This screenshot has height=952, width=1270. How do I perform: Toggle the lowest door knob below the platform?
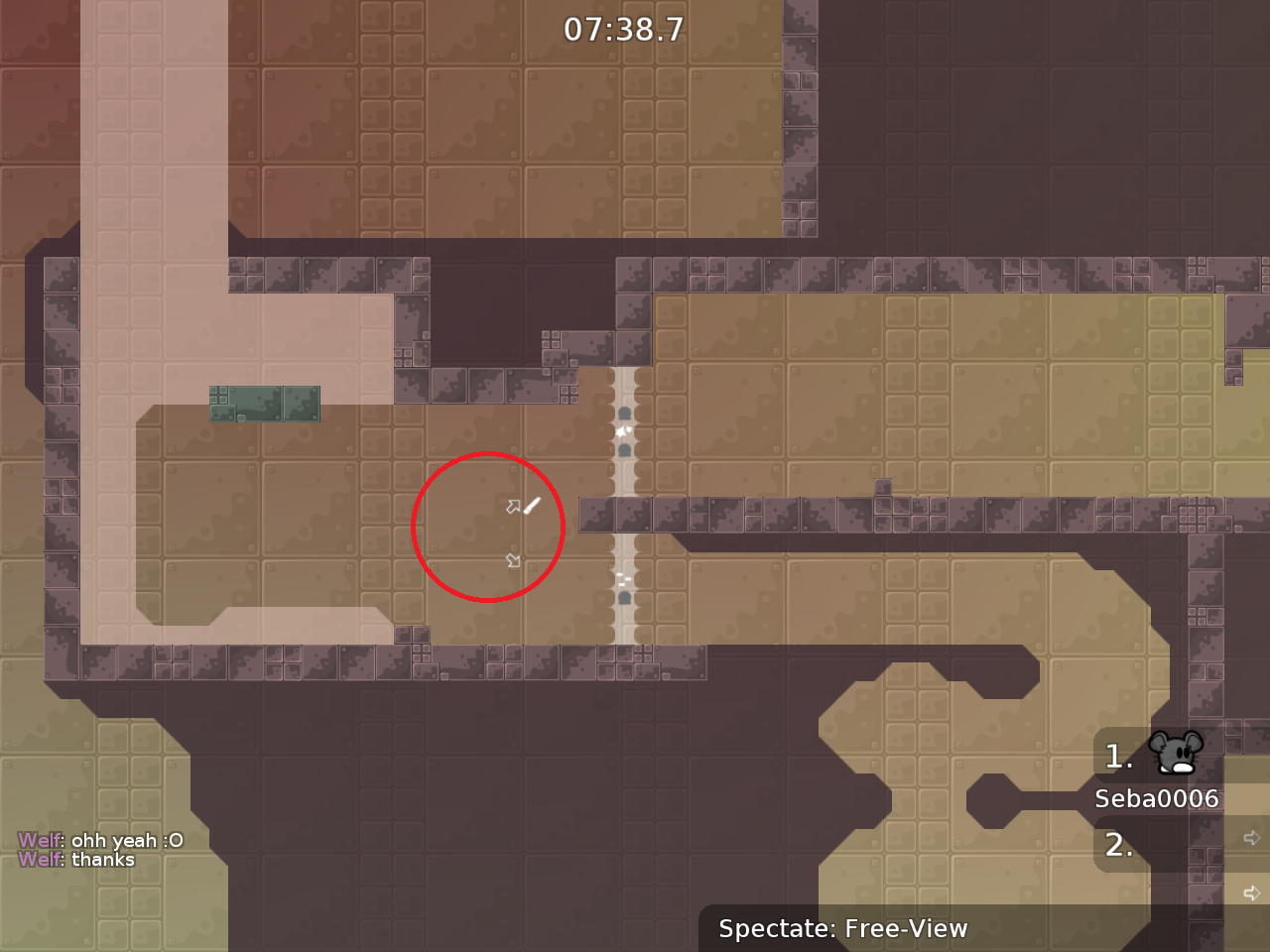click(623, 597)
